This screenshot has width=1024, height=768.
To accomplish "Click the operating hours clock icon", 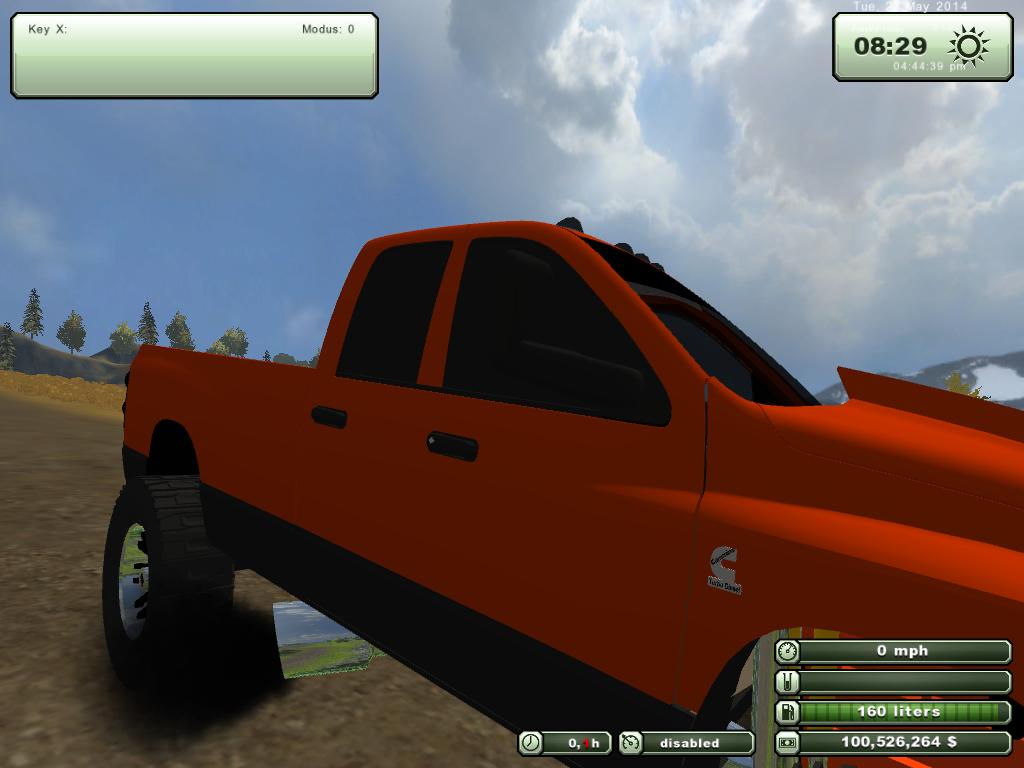I will 530,743.
